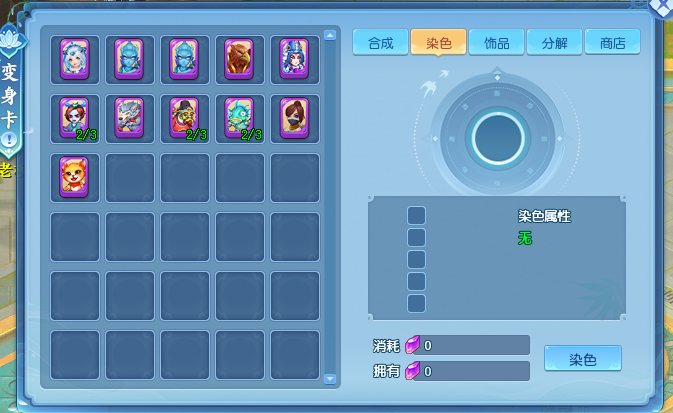Select the white-haired ice maiden card

[x=75, y=59]
